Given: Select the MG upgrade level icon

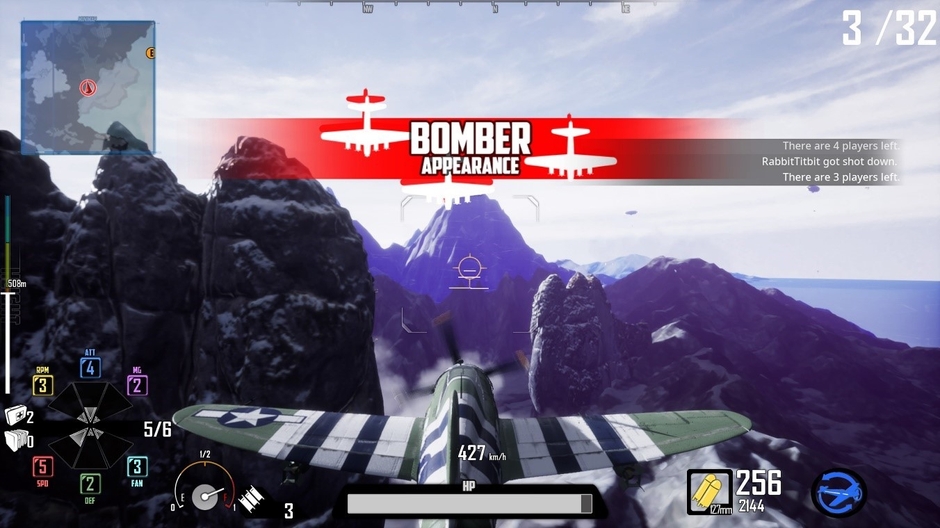Looking at the screenshot, I should (137, 386).
